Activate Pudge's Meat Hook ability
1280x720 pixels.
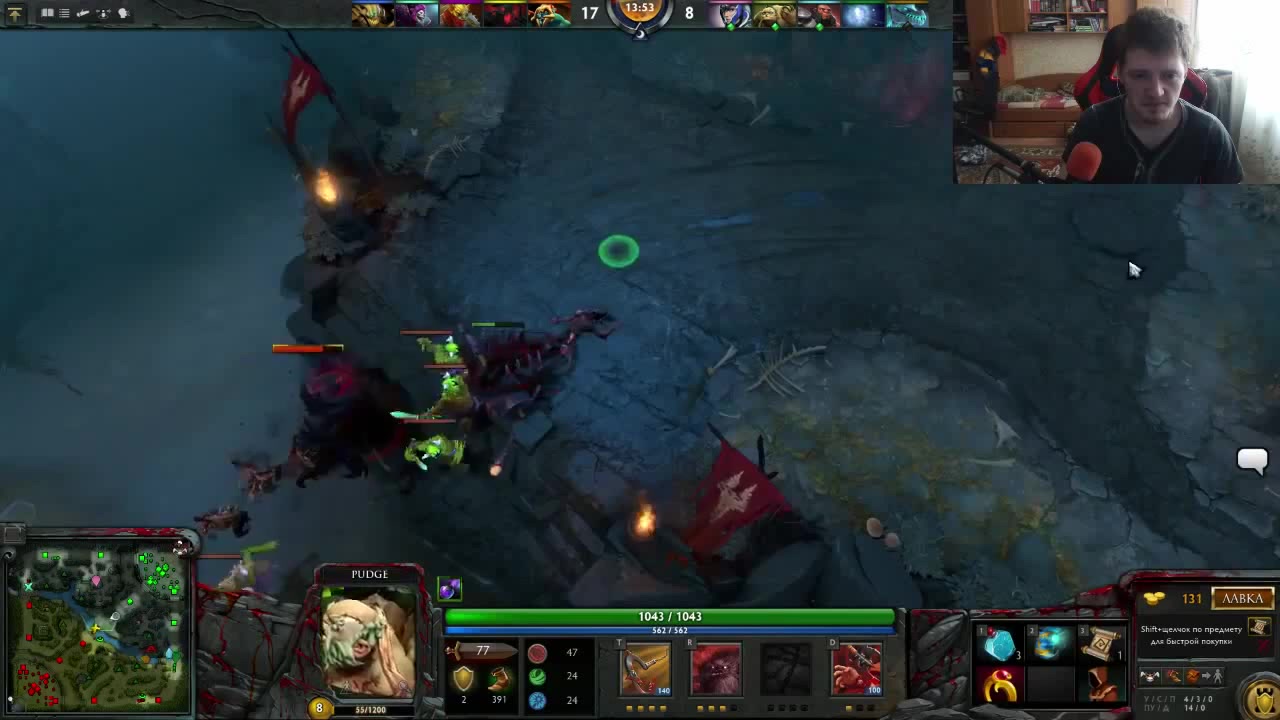pyautogui.click(x=646, y=669)
